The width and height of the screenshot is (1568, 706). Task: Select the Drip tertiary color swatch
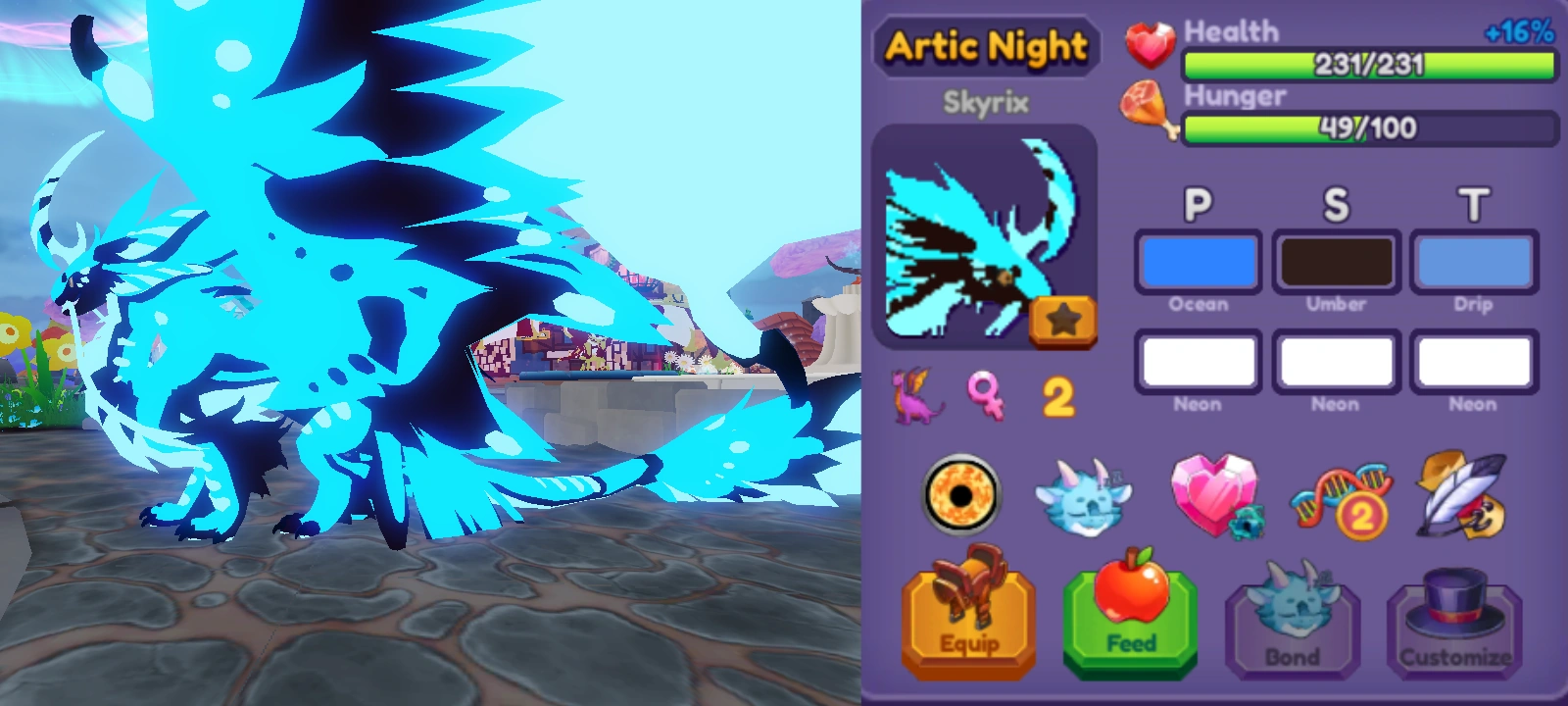point(1474,262)
